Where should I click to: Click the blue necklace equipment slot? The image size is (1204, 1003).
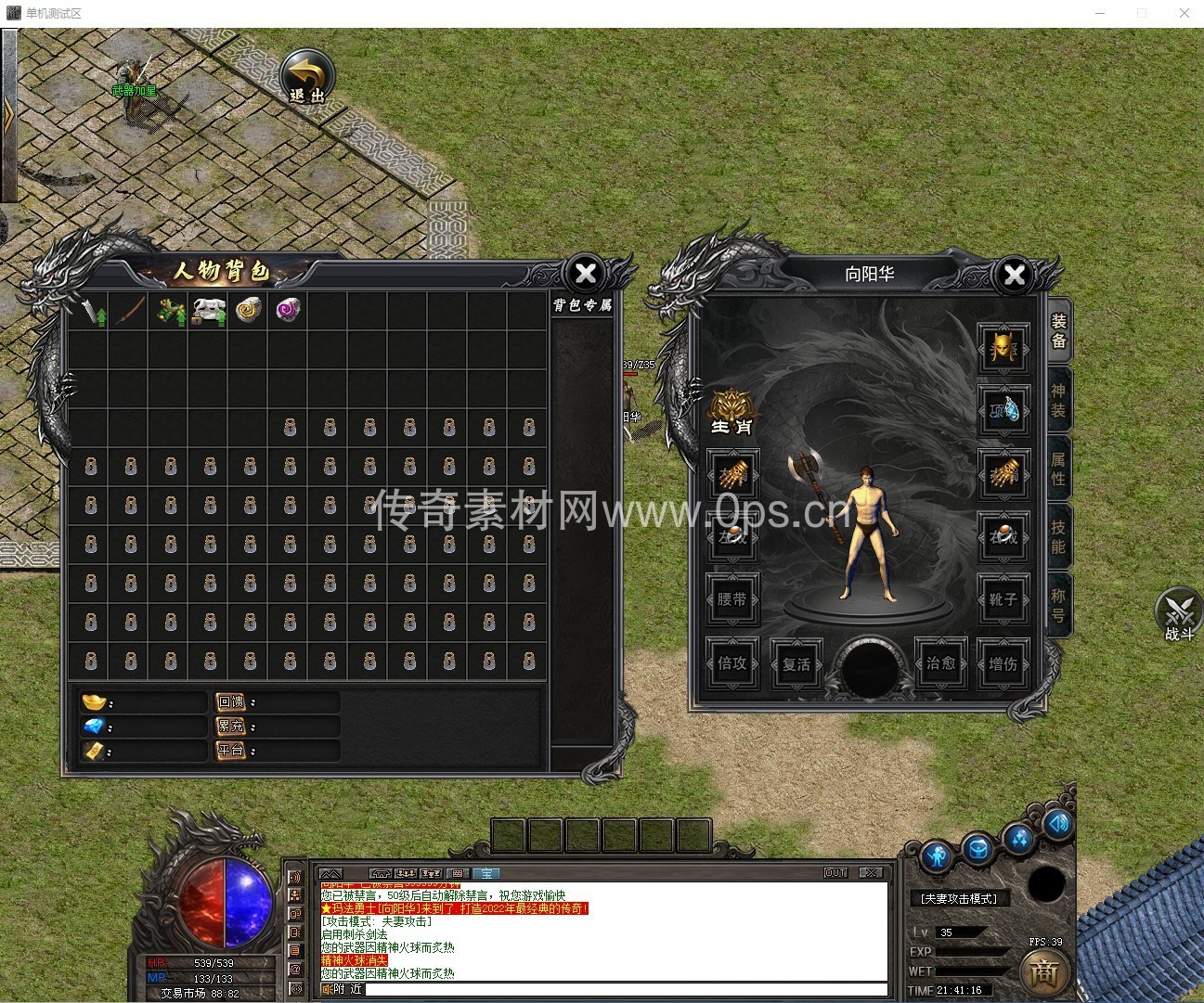tap(1003, 409)
